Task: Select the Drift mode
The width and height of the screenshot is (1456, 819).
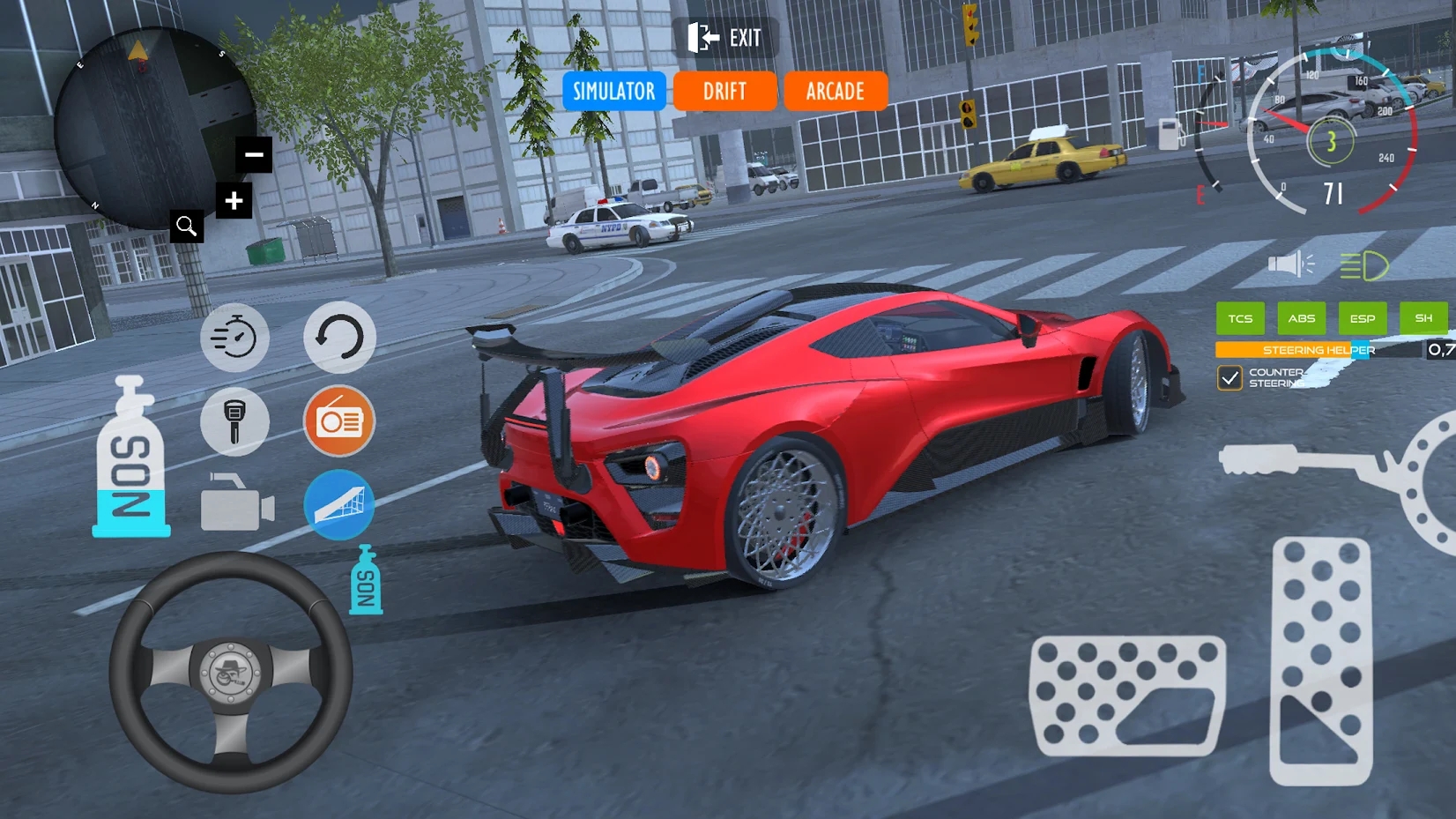Action: point(724,91)
